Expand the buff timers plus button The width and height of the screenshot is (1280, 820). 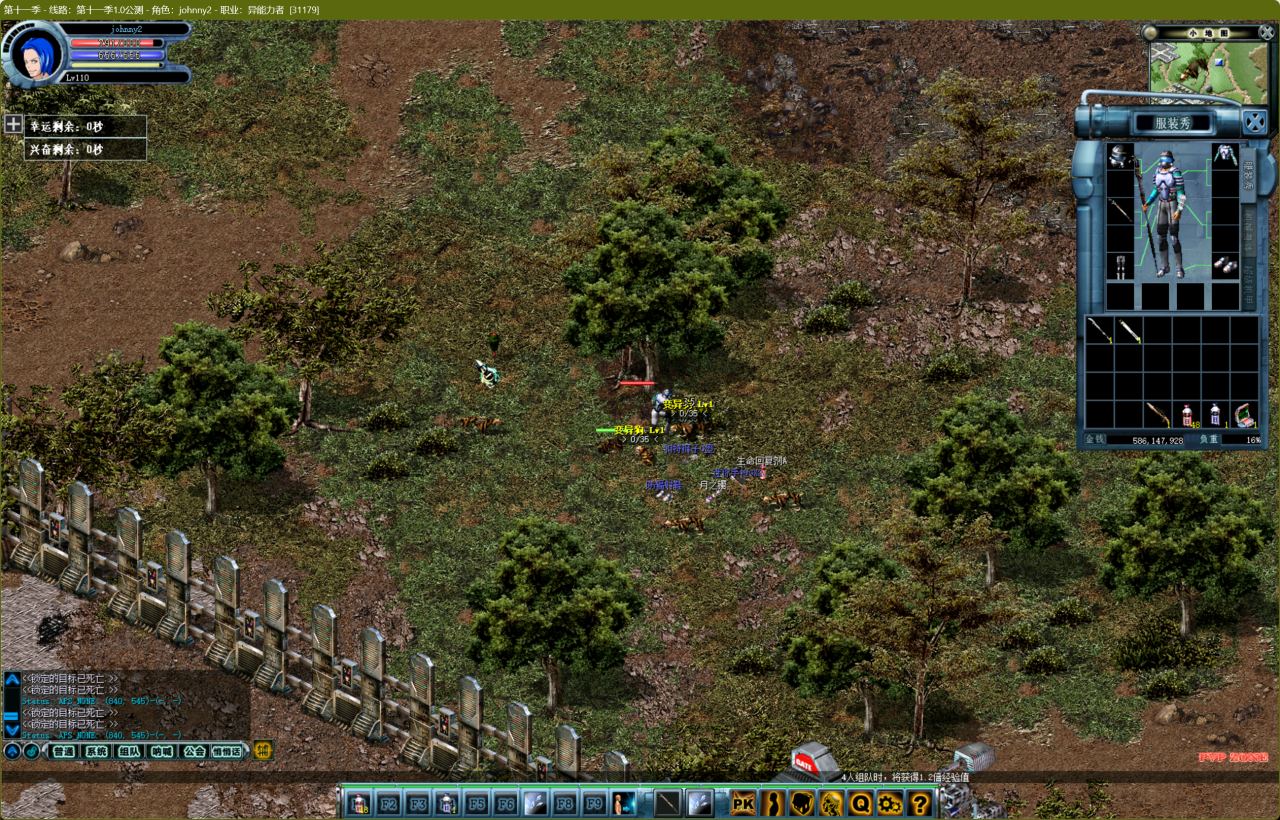(13, 125)
